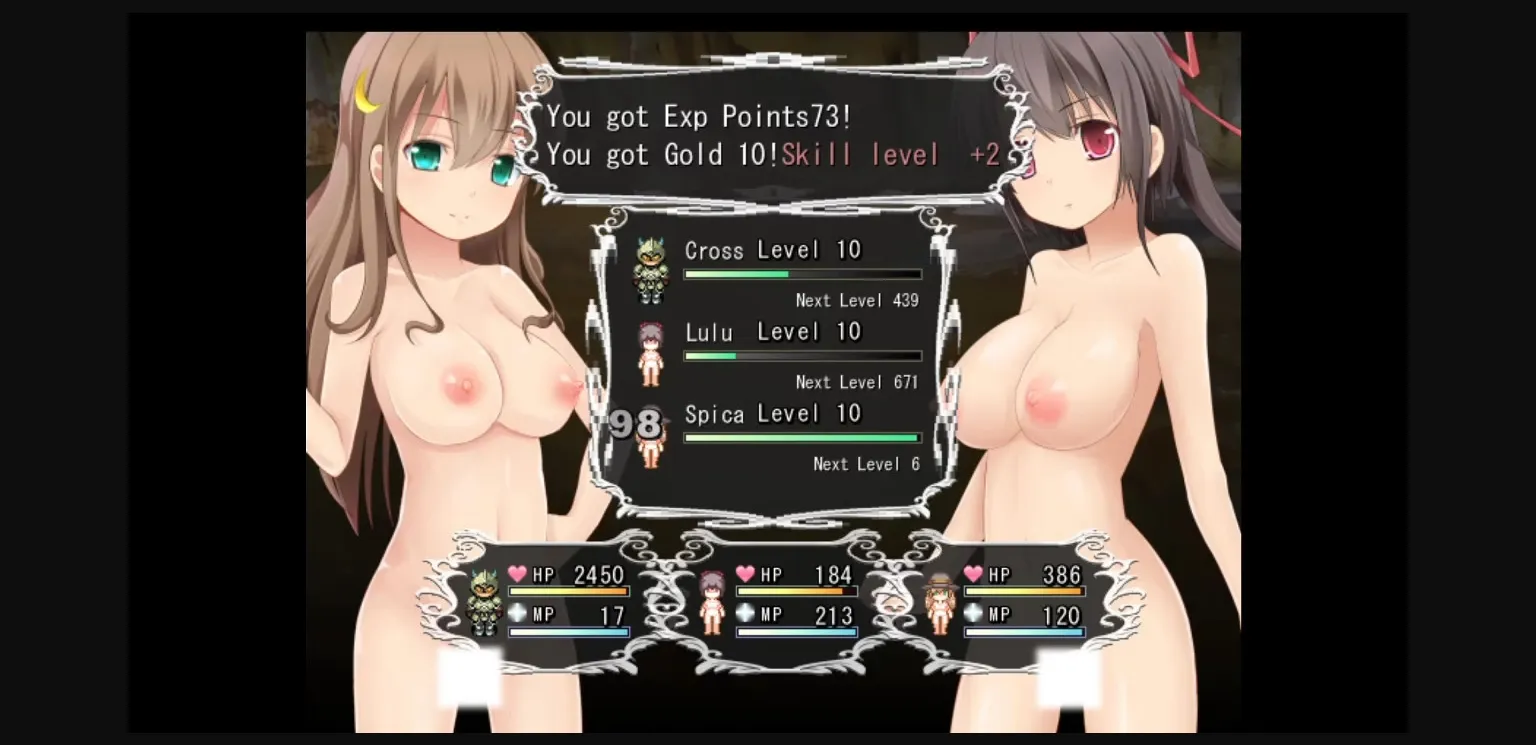Click the blue diamond MP icon beside 213
The image size is (1536, 745).
point(744,615)
